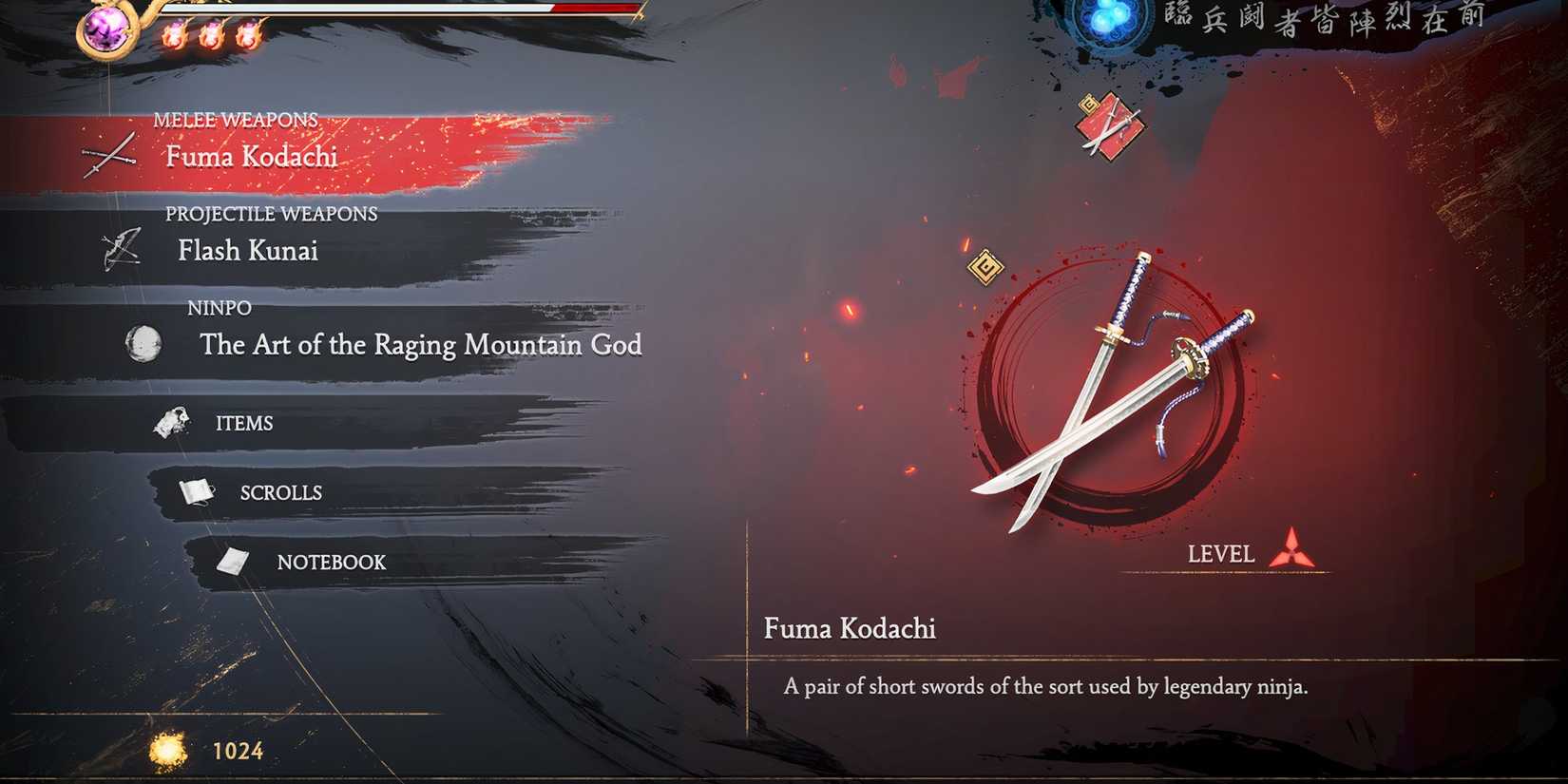This screenshot has height=784, width=1568.
Task: Switch to the Projectile Weapons category
Action: [x=248, y=251]
